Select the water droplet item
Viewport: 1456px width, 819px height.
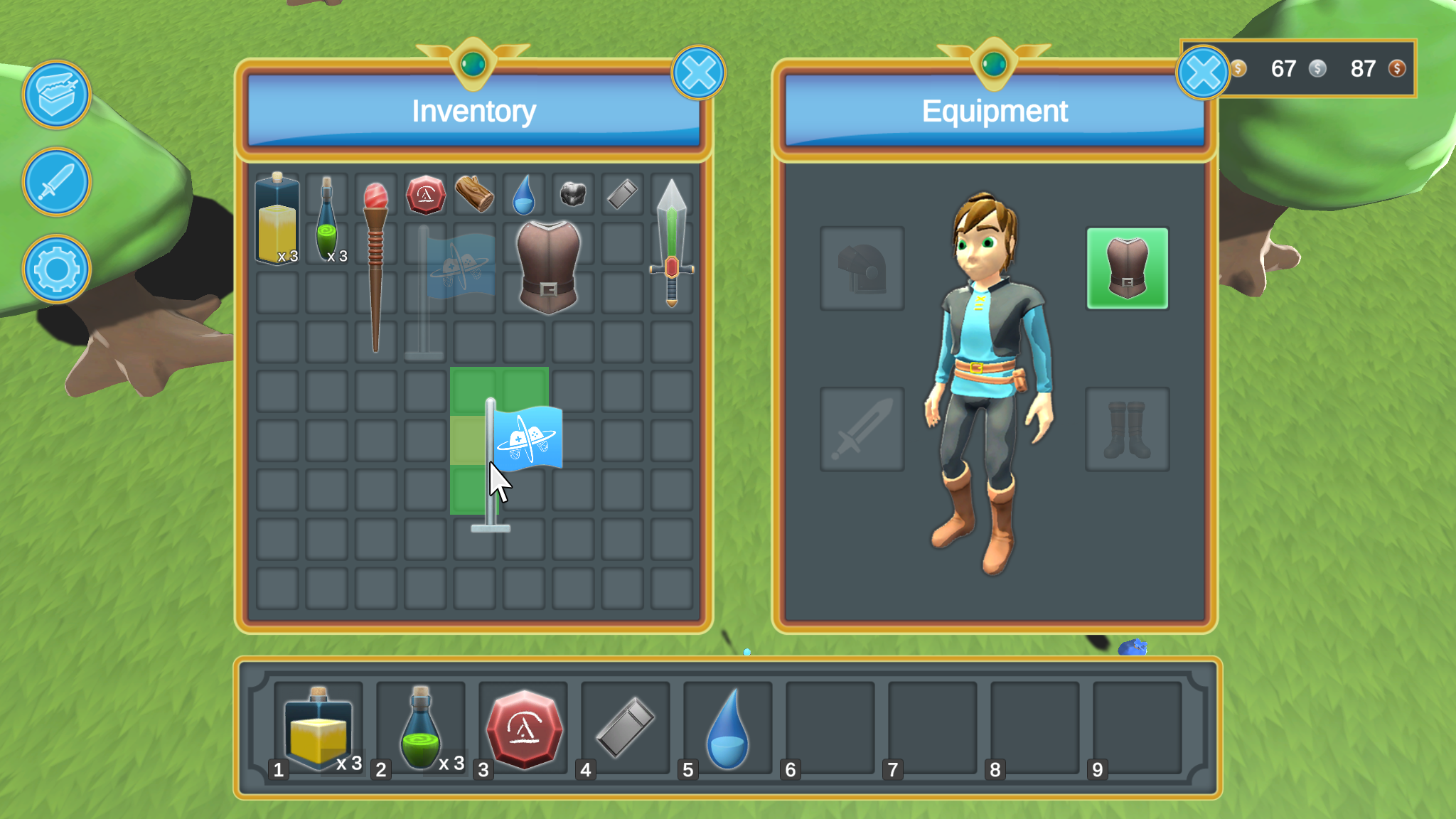click(x=523, y=193)
